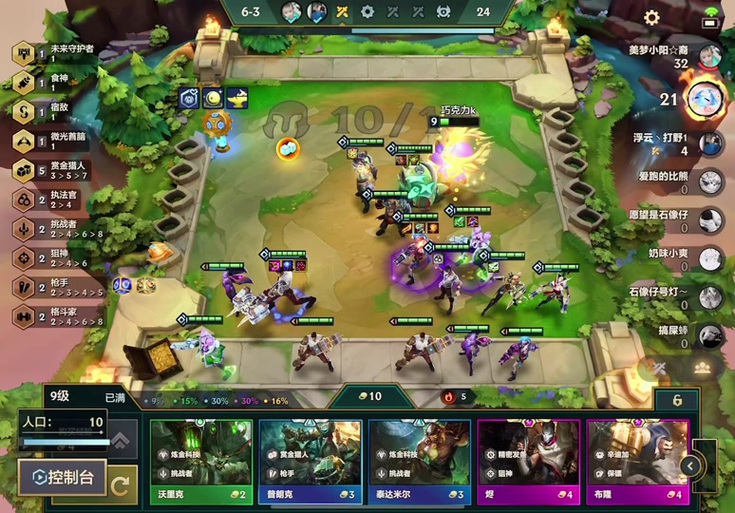Spectate 浮云丶打野1's board

(x=711, y=143)
